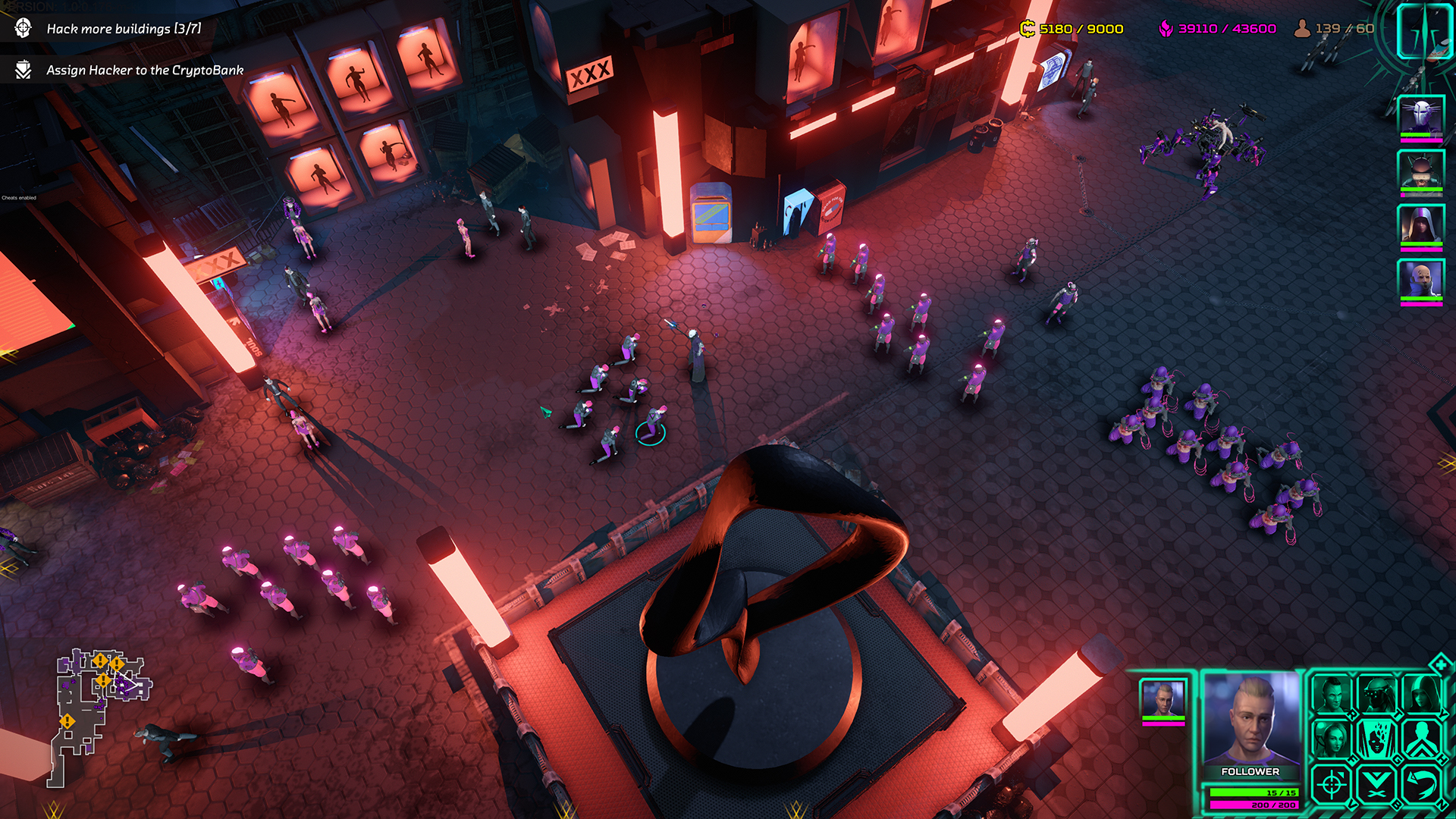Viewport: 1456px width, 819px height.
Task: Choose the hooded woman hero portrait
Action: coord(1420,225)
